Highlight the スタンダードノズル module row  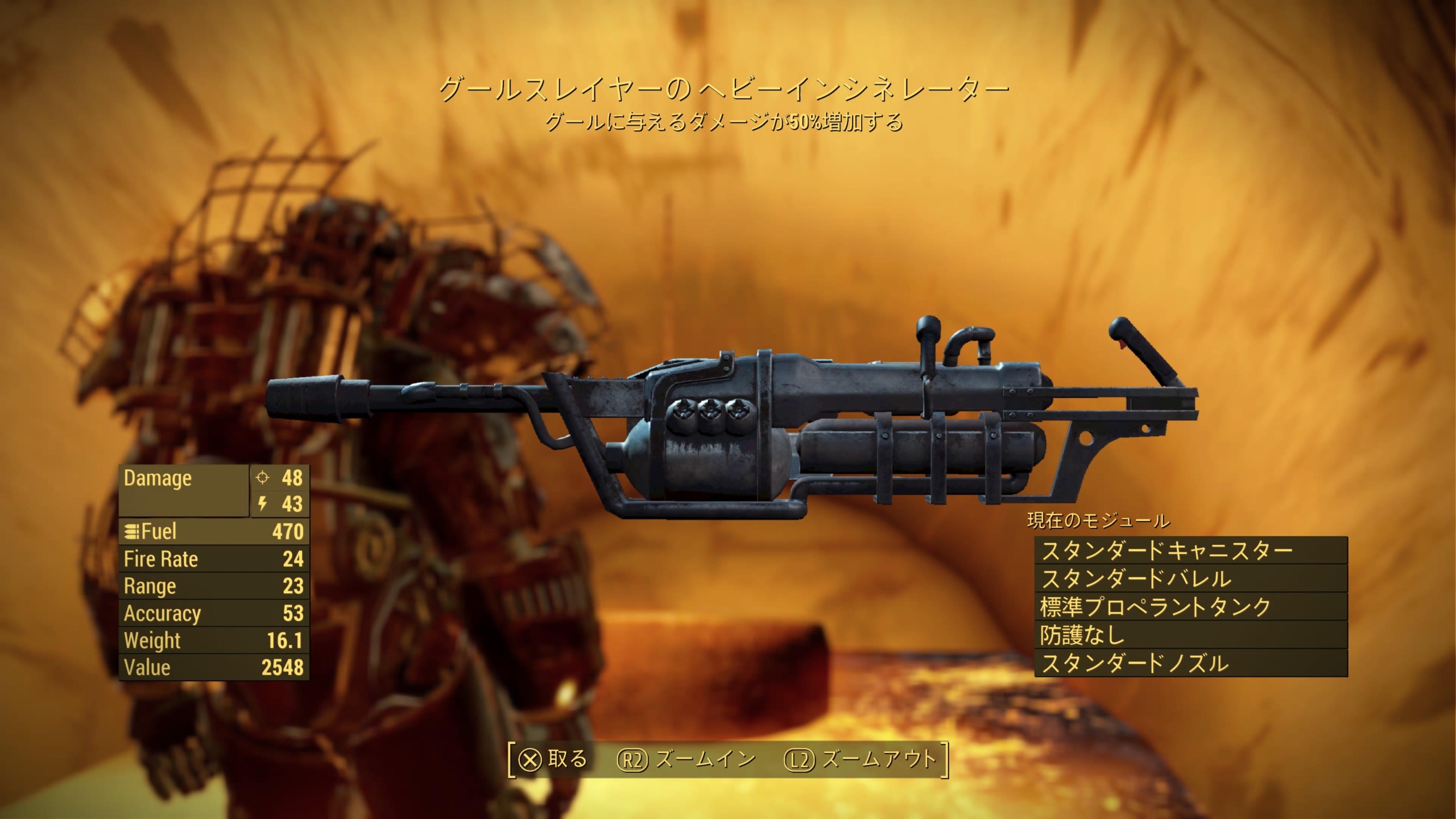point(1191,663)
